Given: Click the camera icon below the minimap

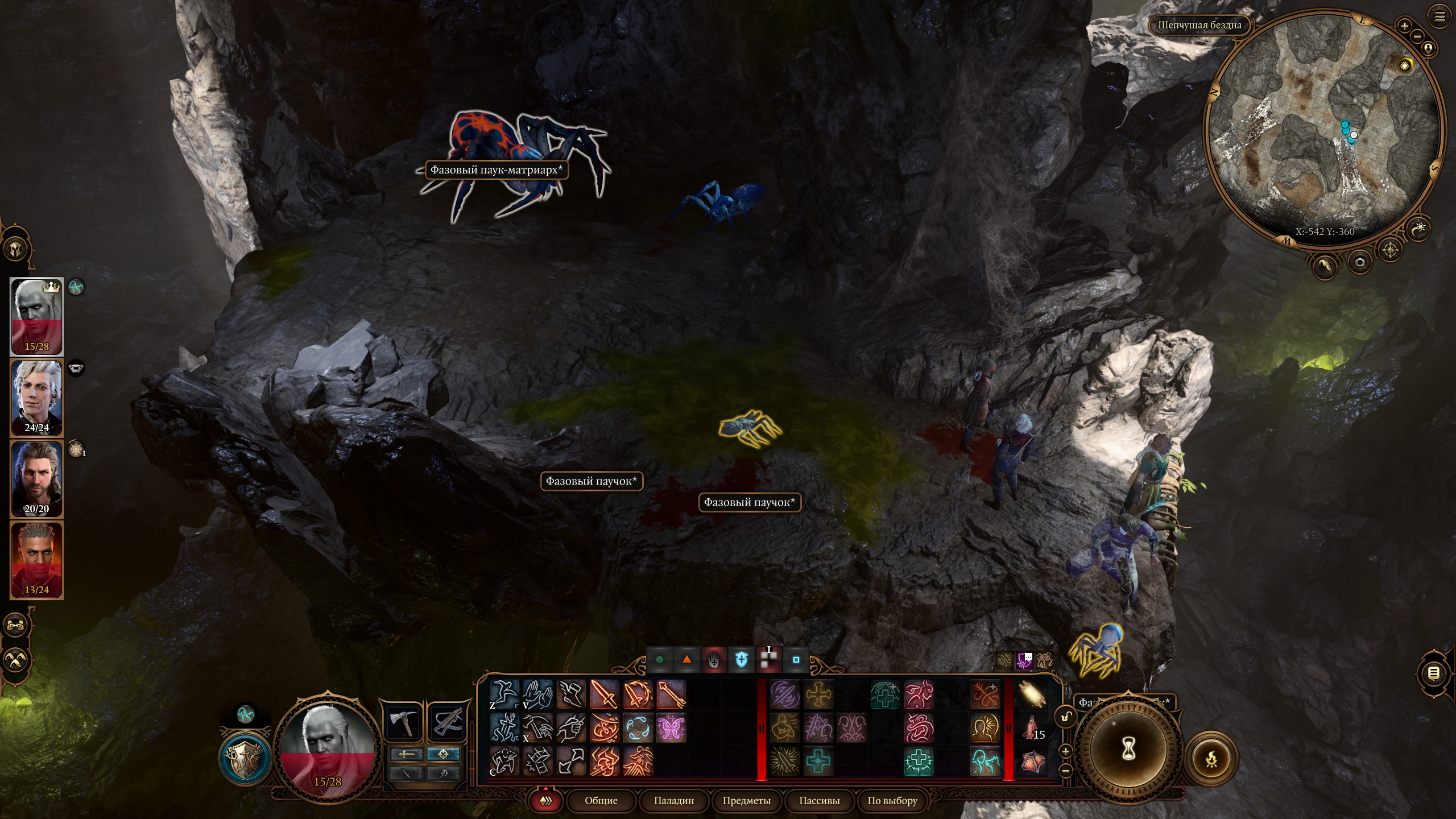Looking at the screenshot, I should (x=1360, y=262).
